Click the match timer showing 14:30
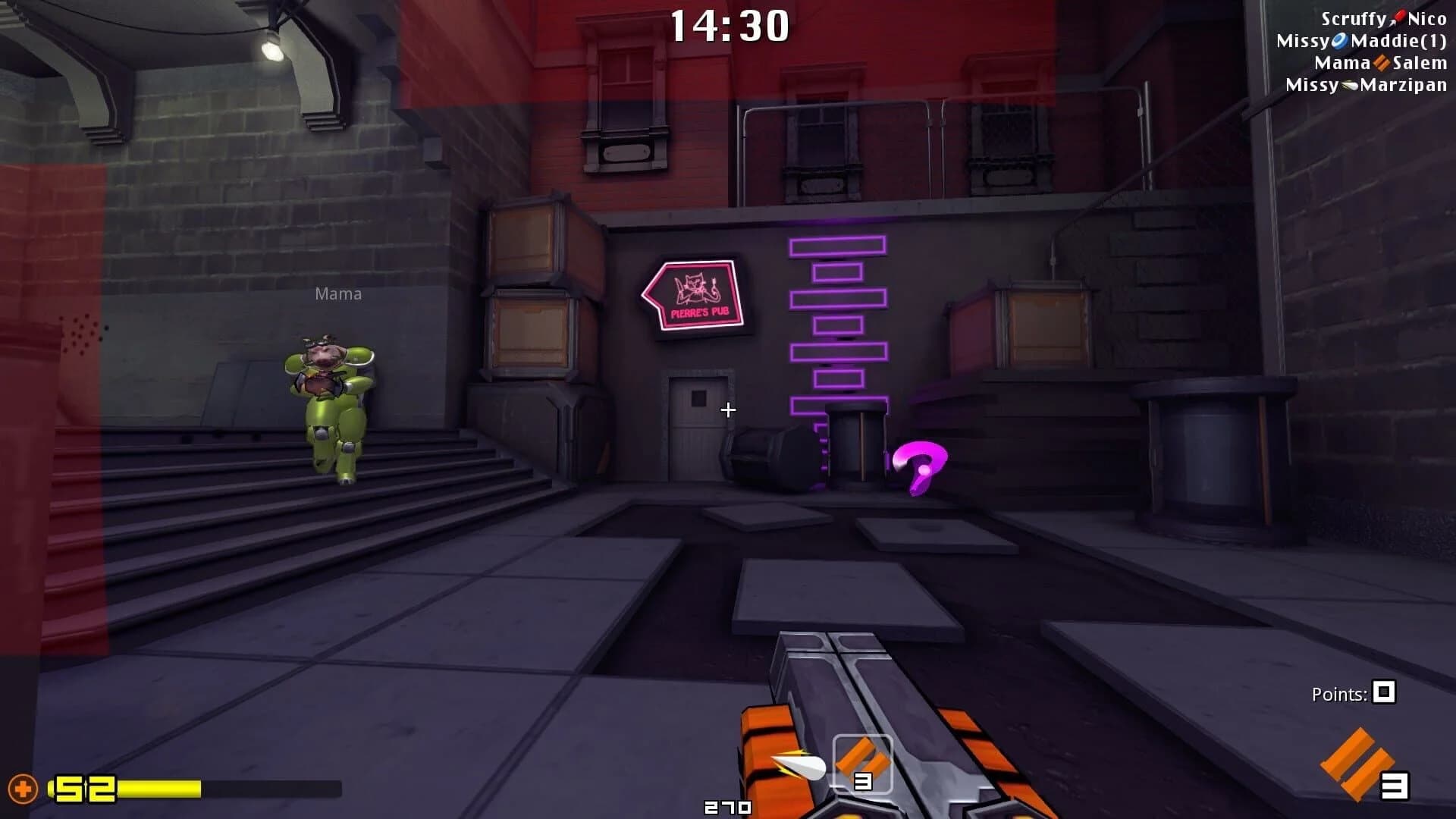 [x=730, y=27]
